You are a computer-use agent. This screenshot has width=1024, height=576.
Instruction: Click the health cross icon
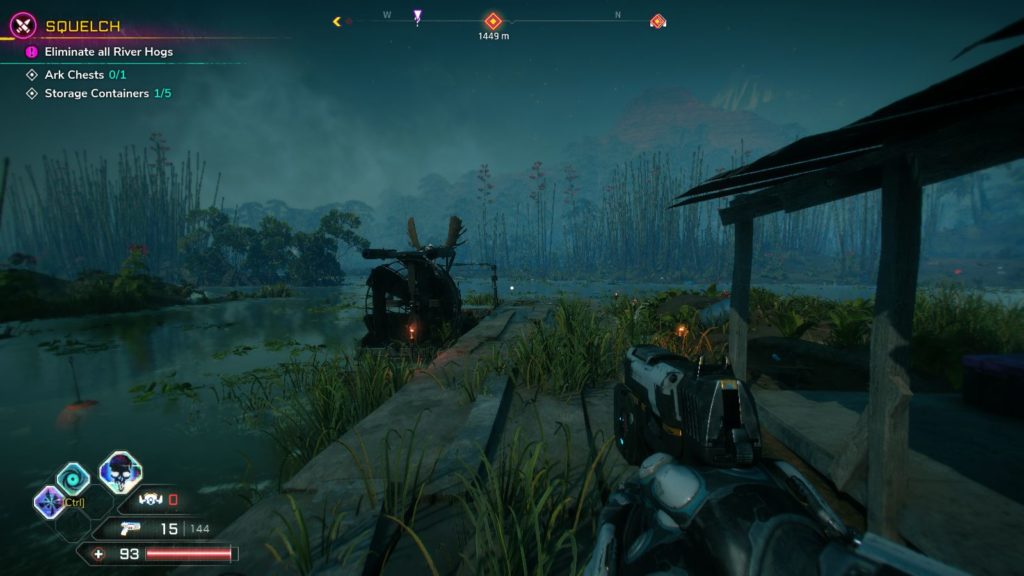pos(98,553)
